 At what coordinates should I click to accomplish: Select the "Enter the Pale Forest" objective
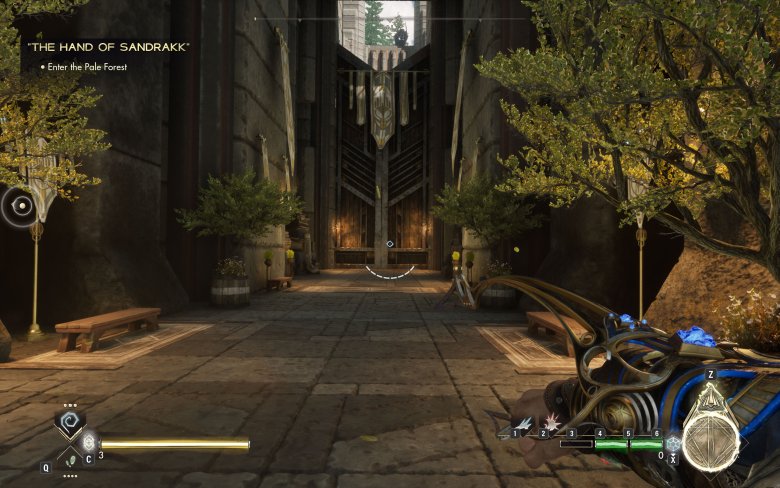click(x=90, y=67)
